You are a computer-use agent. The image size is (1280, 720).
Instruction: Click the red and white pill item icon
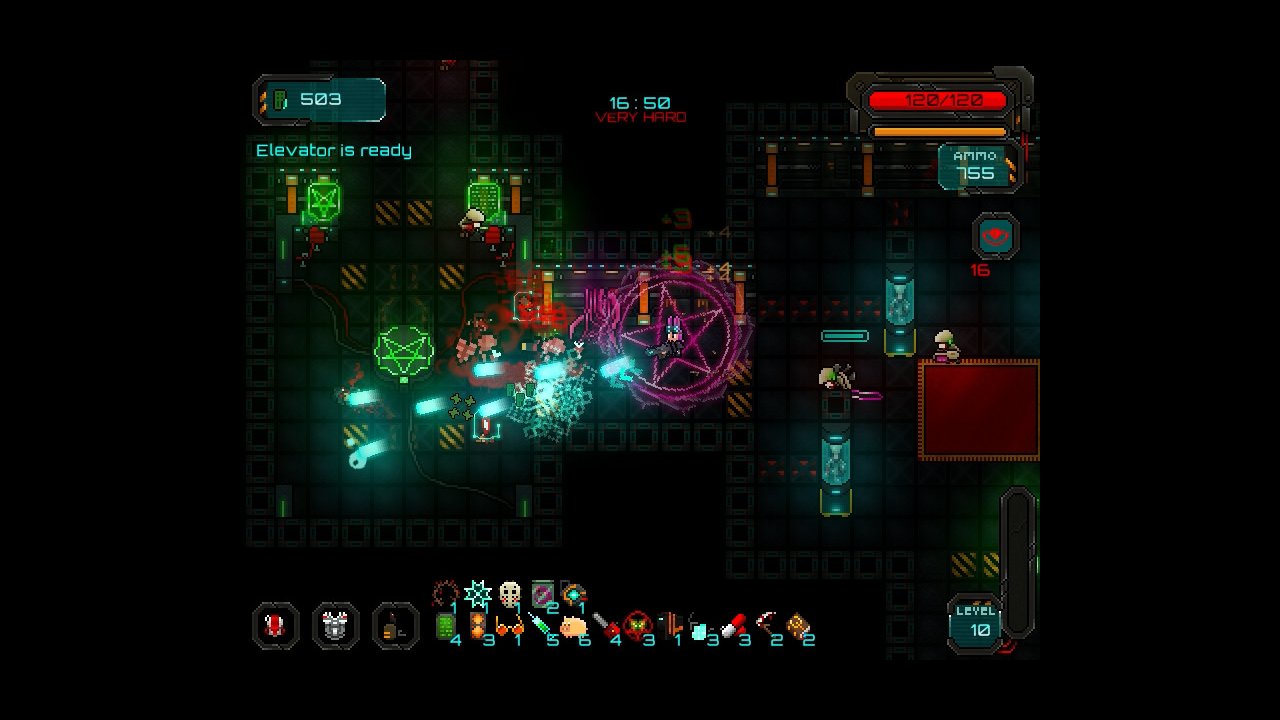point(733,627)
